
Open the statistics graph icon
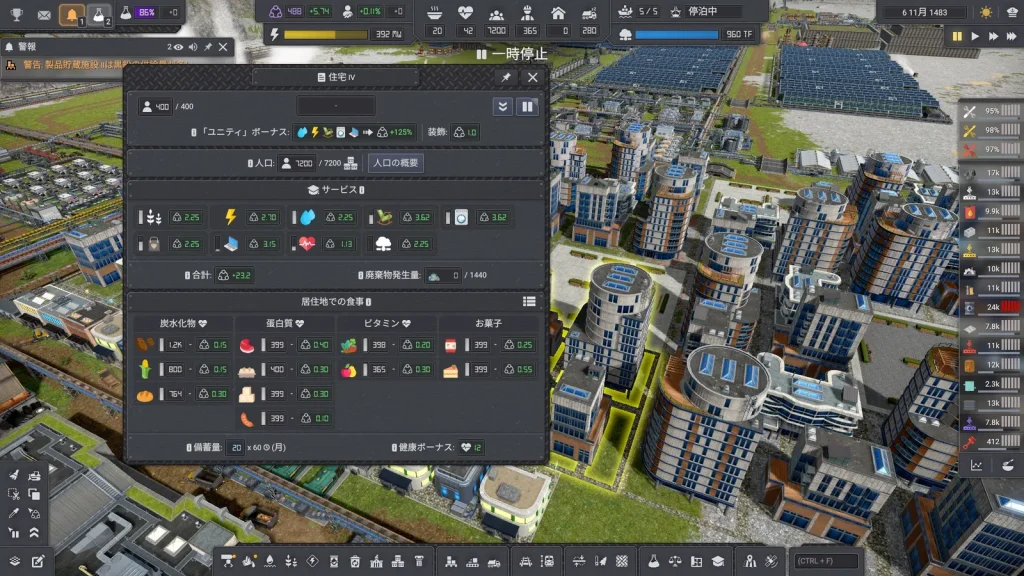coord(977,464)
